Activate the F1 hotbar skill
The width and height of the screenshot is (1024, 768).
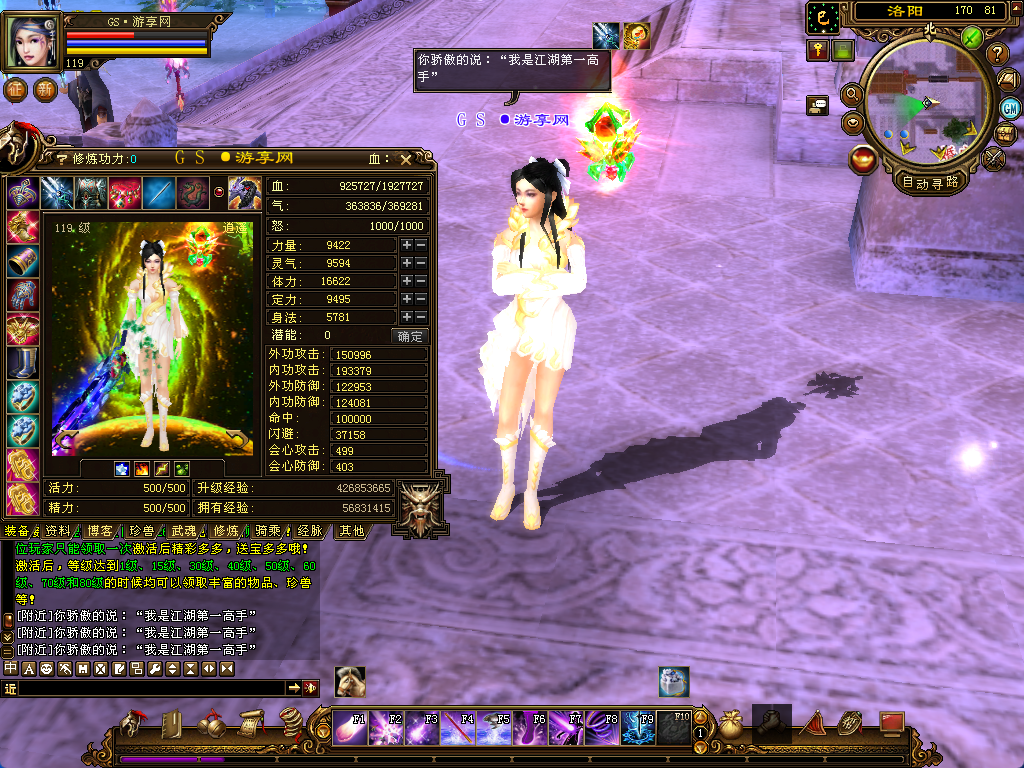pos(350,728)
